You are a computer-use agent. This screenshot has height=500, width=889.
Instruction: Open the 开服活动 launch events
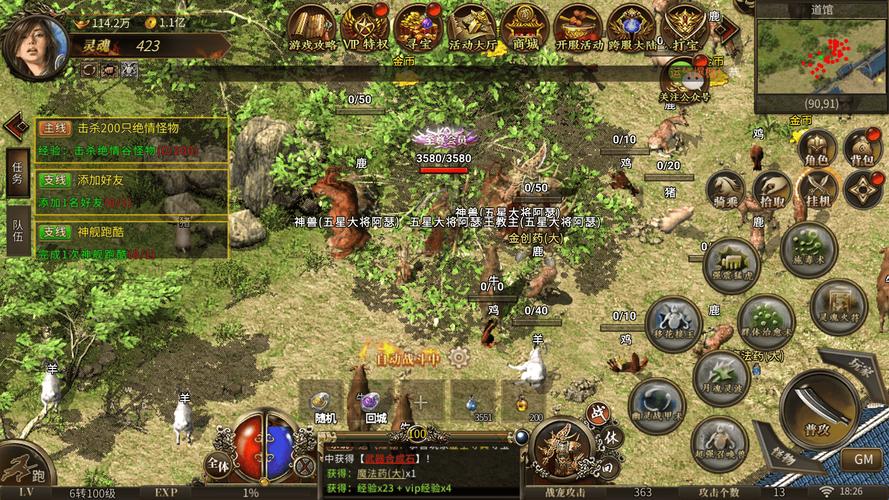point(578,25)
